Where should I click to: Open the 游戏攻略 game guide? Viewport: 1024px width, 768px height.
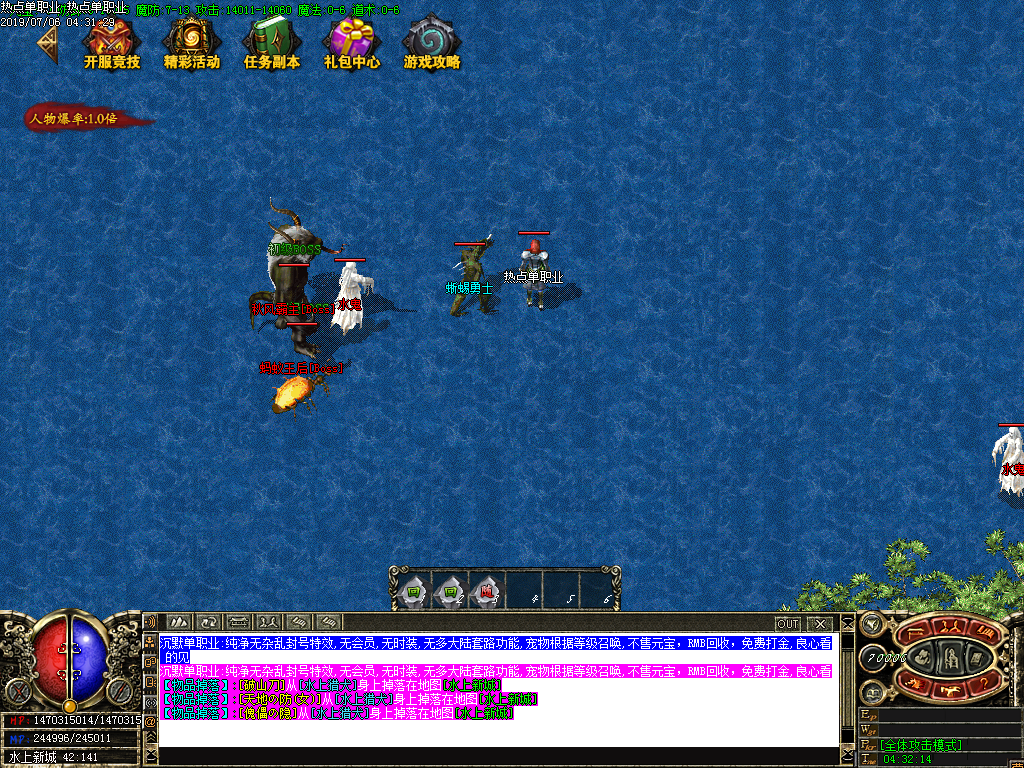[x=432, y=43]
